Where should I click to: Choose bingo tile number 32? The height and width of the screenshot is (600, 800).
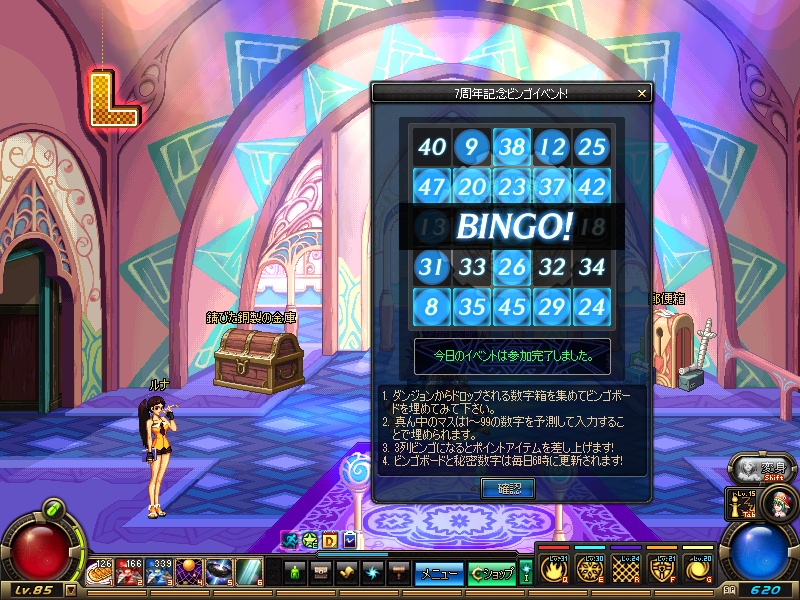552,267
